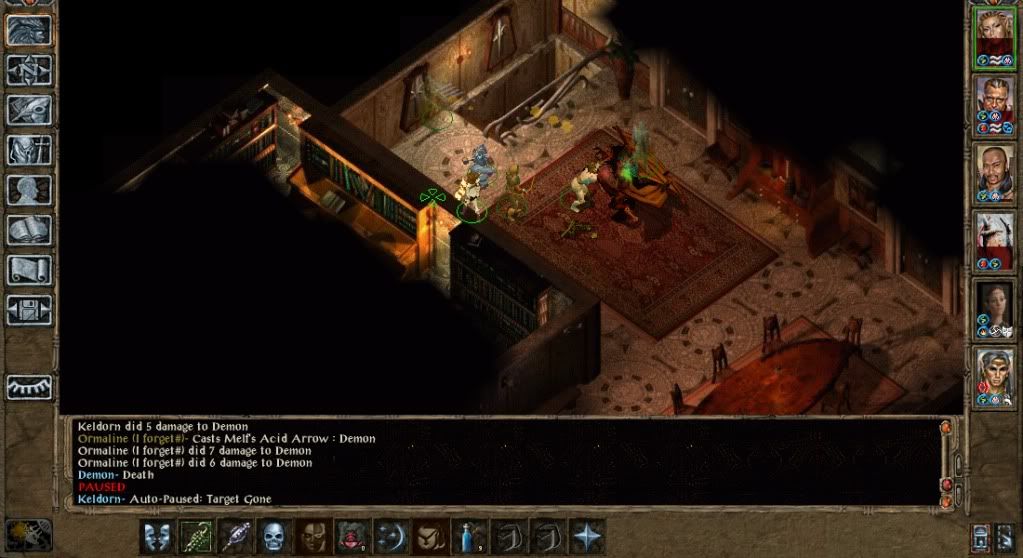The image size is (1023, 558).
Task: Use the blue potion flask quick slot
Action: (x=470, y=537)
